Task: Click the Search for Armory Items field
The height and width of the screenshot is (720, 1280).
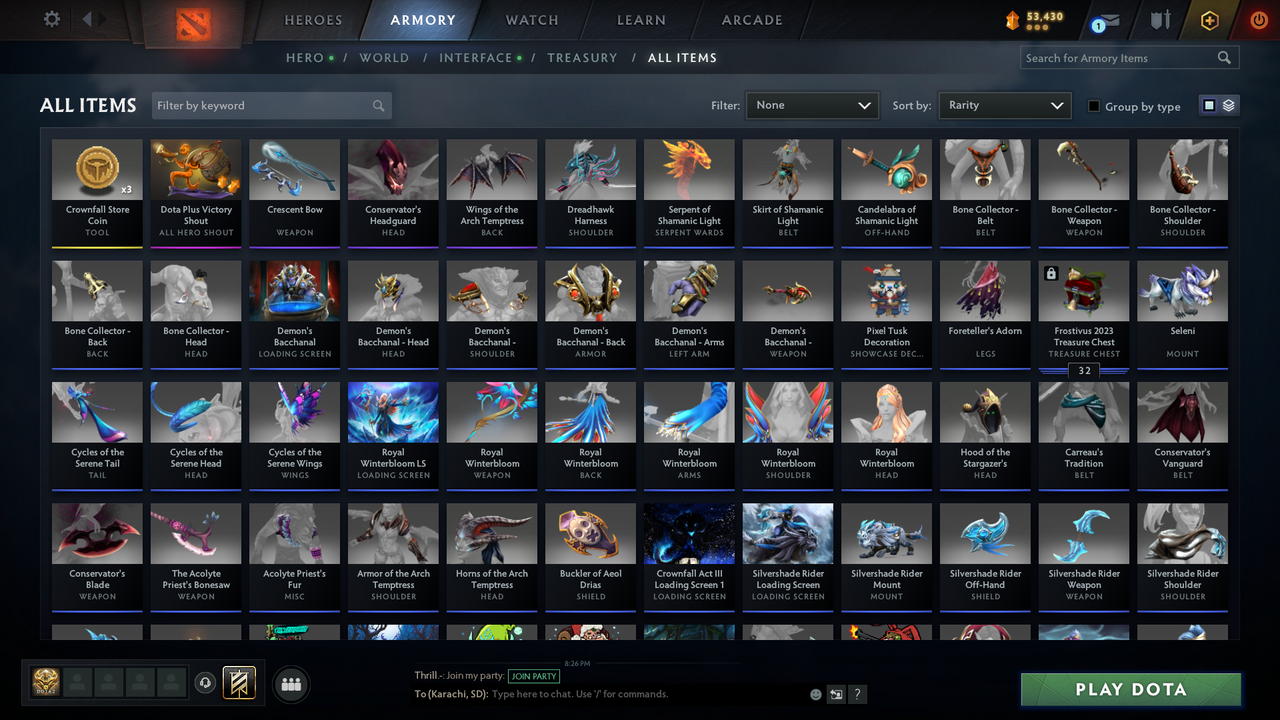Action: (1120, 57)
